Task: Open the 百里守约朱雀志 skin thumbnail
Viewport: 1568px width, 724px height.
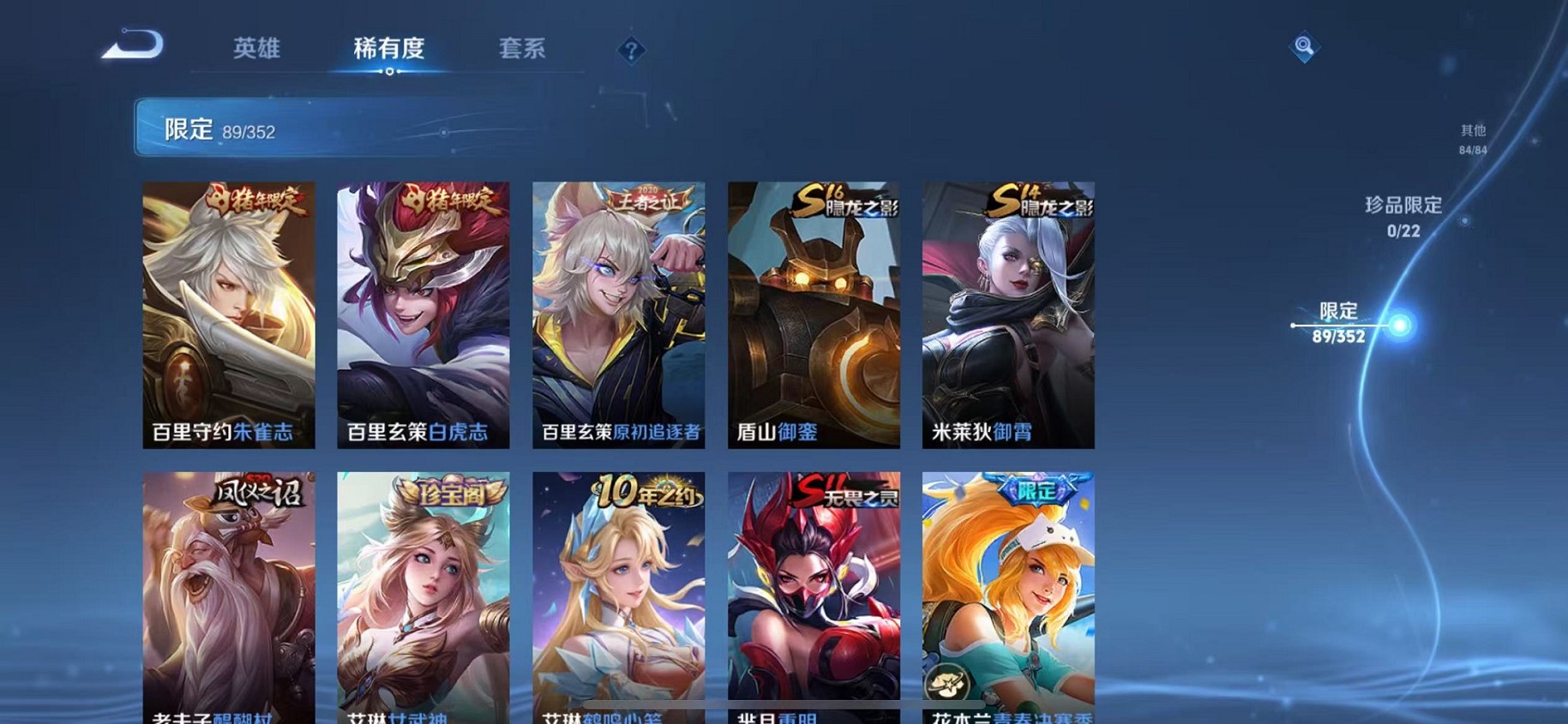Action: click(x=228, y=313)
